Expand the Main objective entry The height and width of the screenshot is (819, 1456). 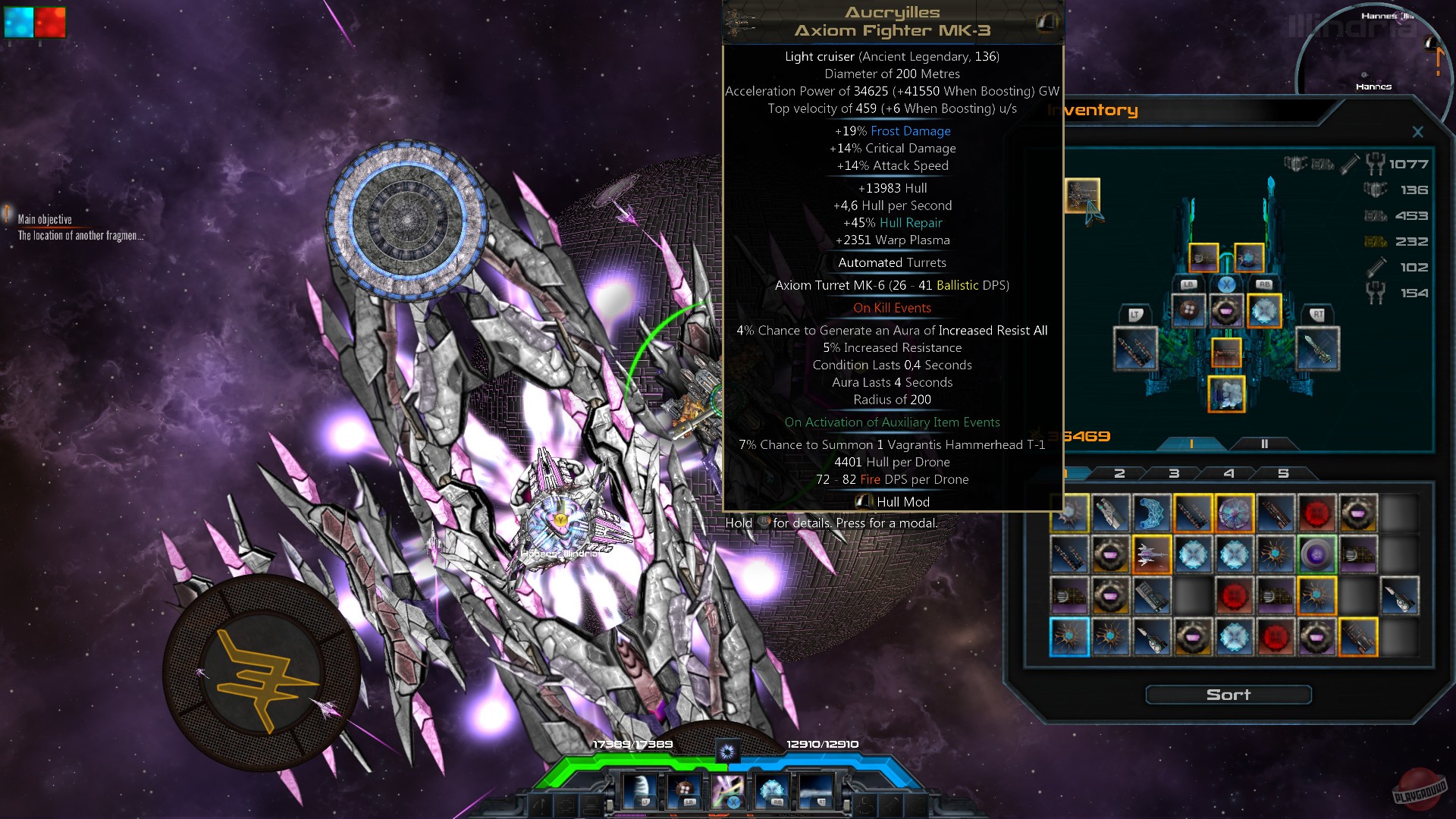(45, 218)
